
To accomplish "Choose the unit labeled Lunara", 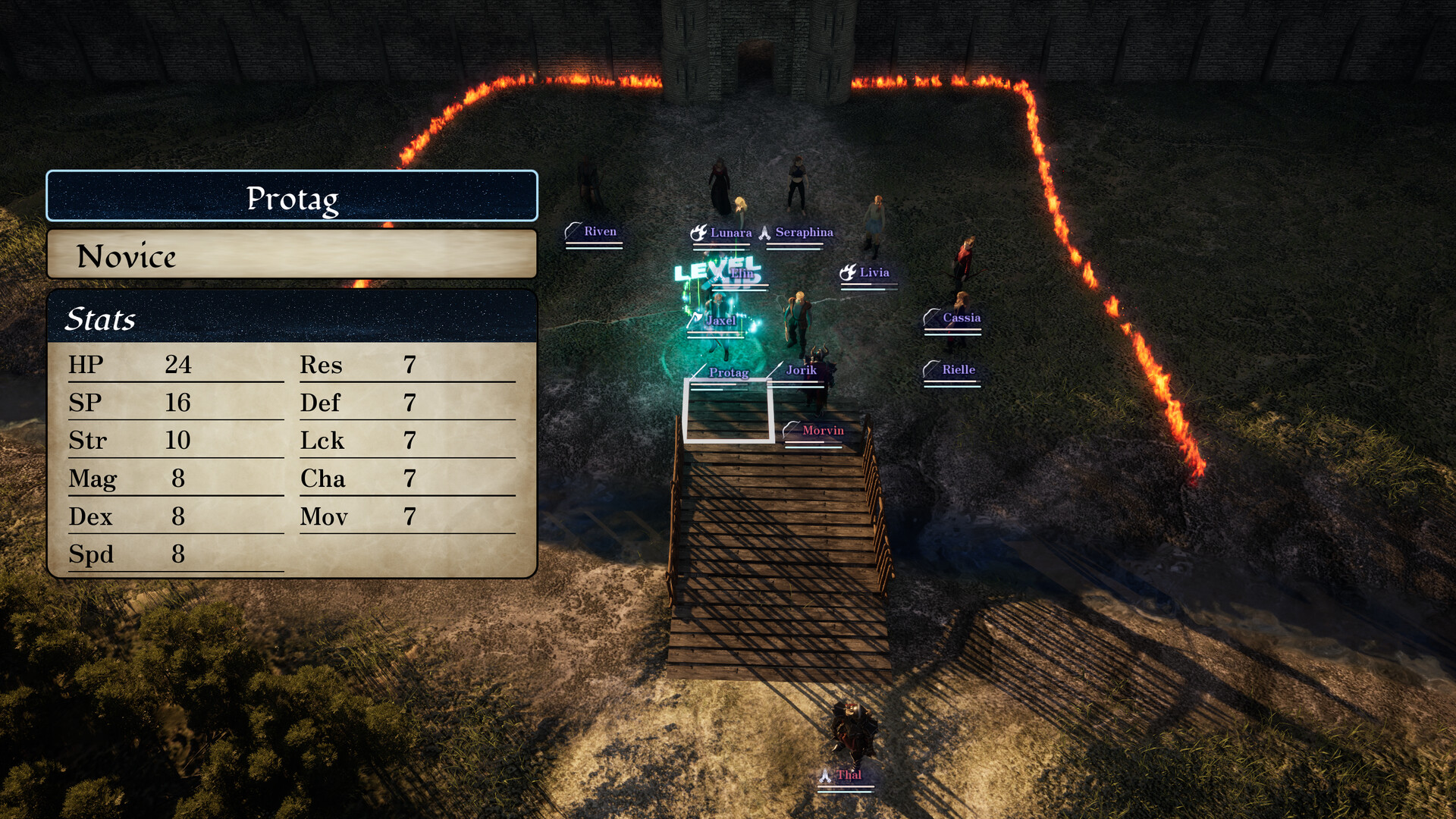I will (730, 233).
